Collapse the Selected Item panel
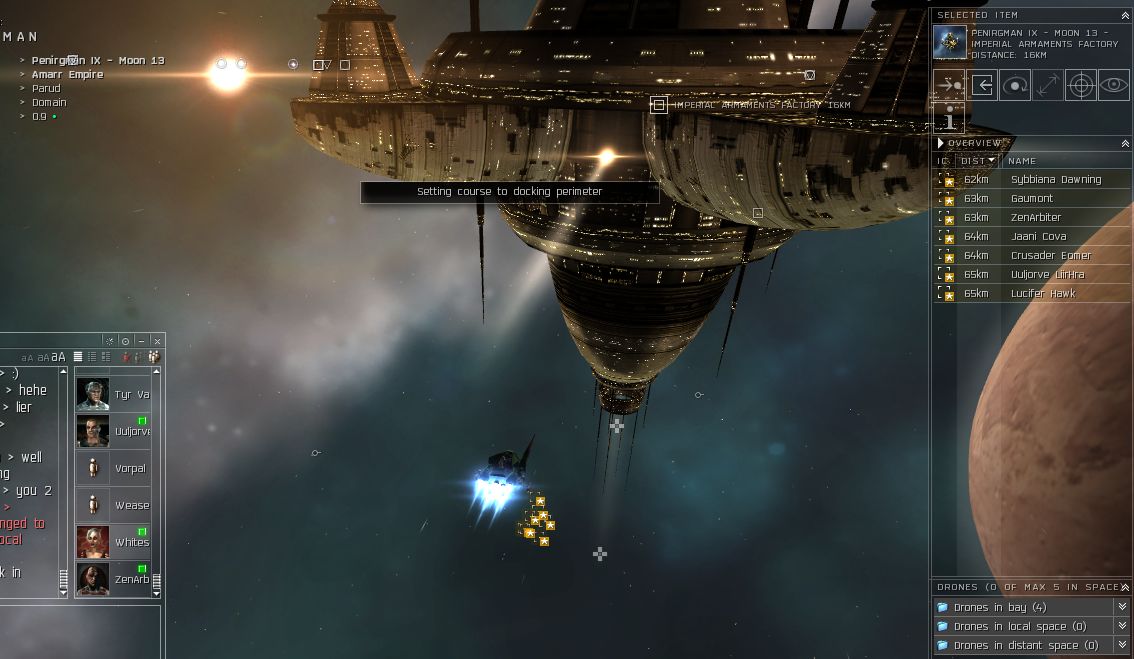Image resolution: width=1134 pixels, height=659 pixels. 1126,16
